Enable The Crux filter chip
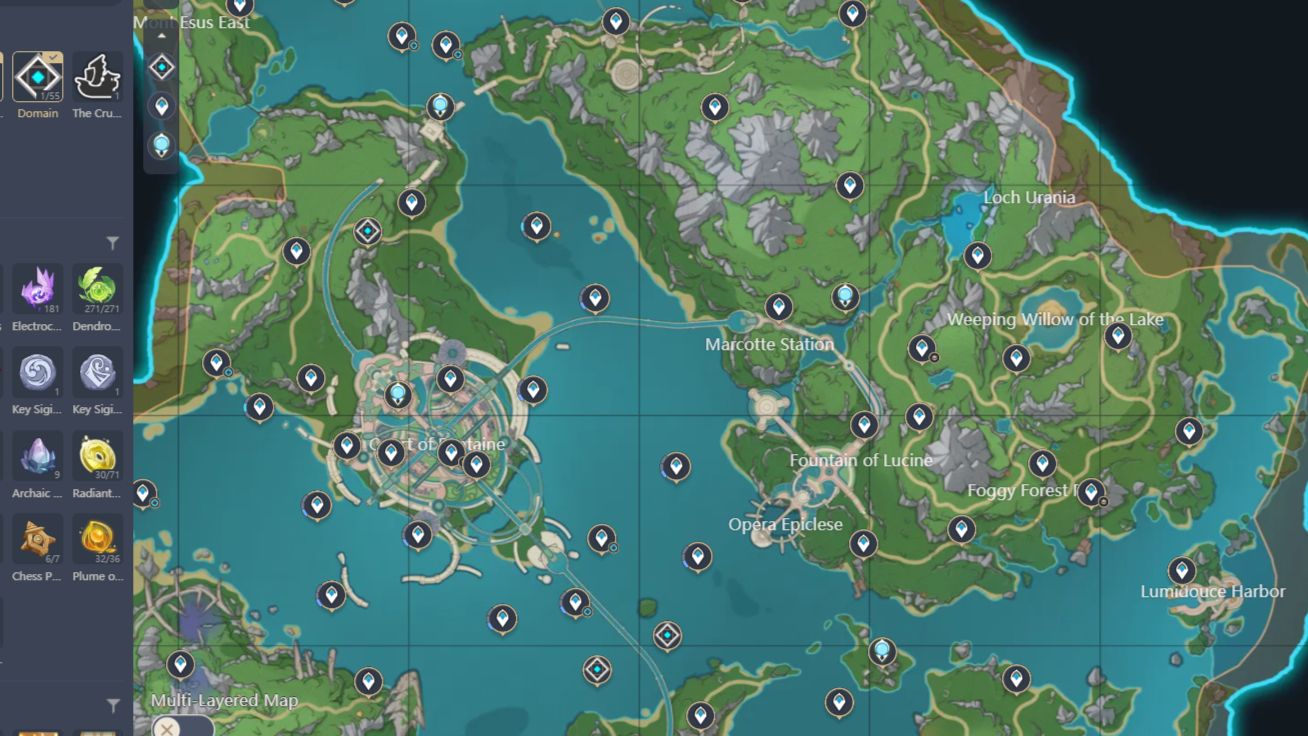The width and height of the screenshot is (1308, 736). click(x=97, y=78)
